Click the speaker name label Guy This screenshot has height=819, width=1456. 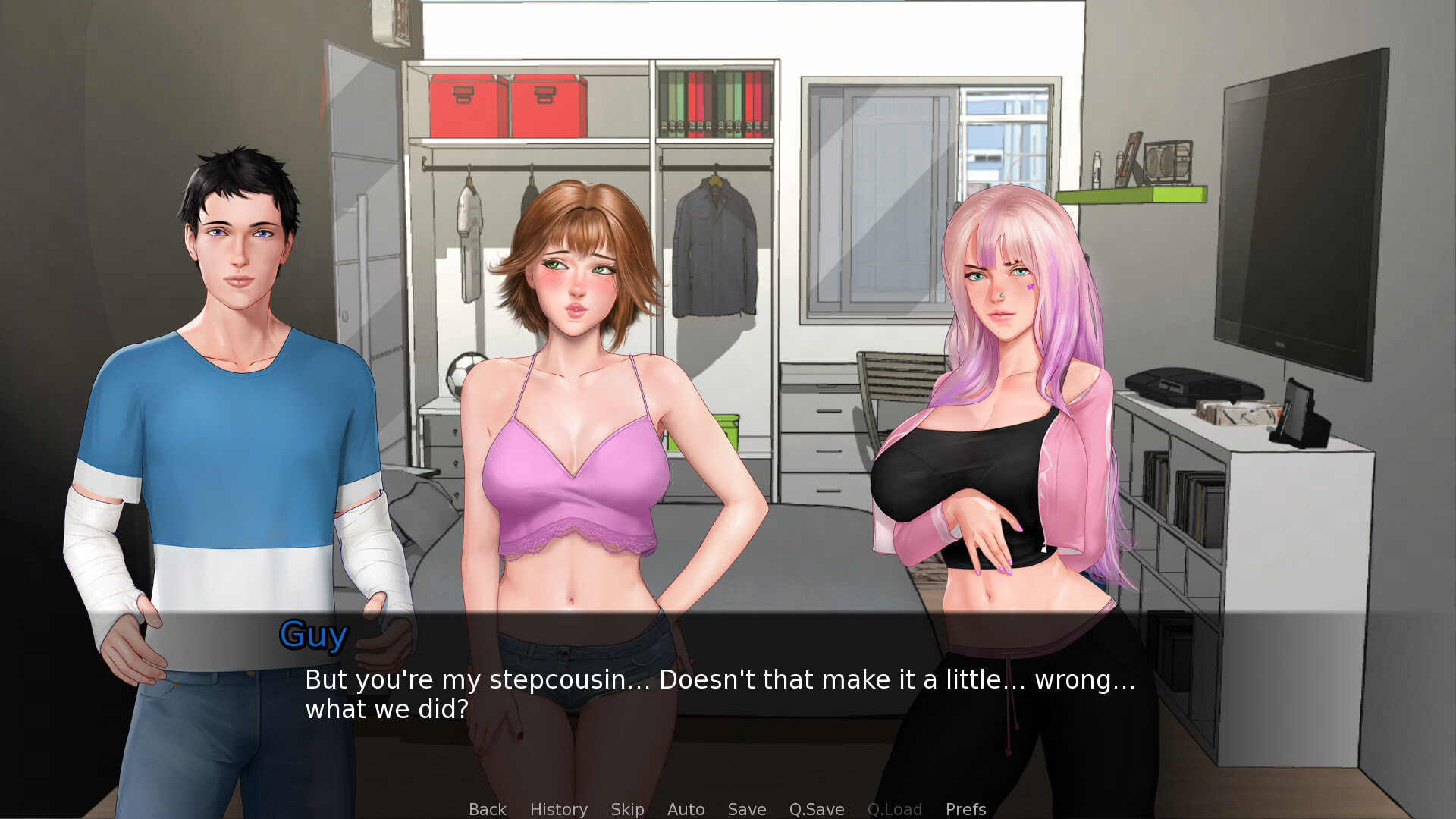312,635
